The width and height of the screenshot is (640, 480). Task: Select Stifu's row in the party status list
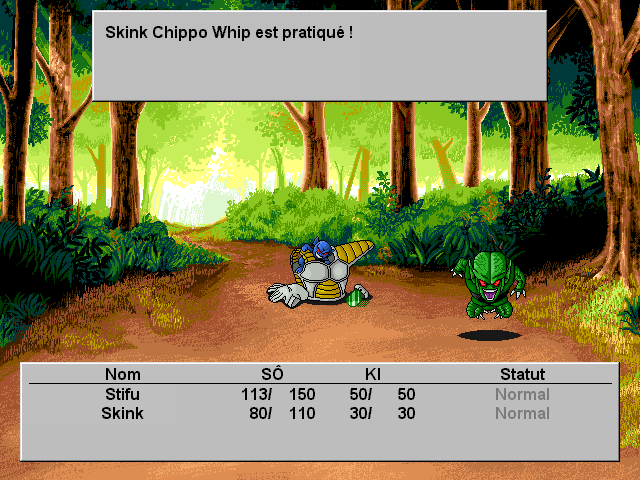click(x=320, y=394)
